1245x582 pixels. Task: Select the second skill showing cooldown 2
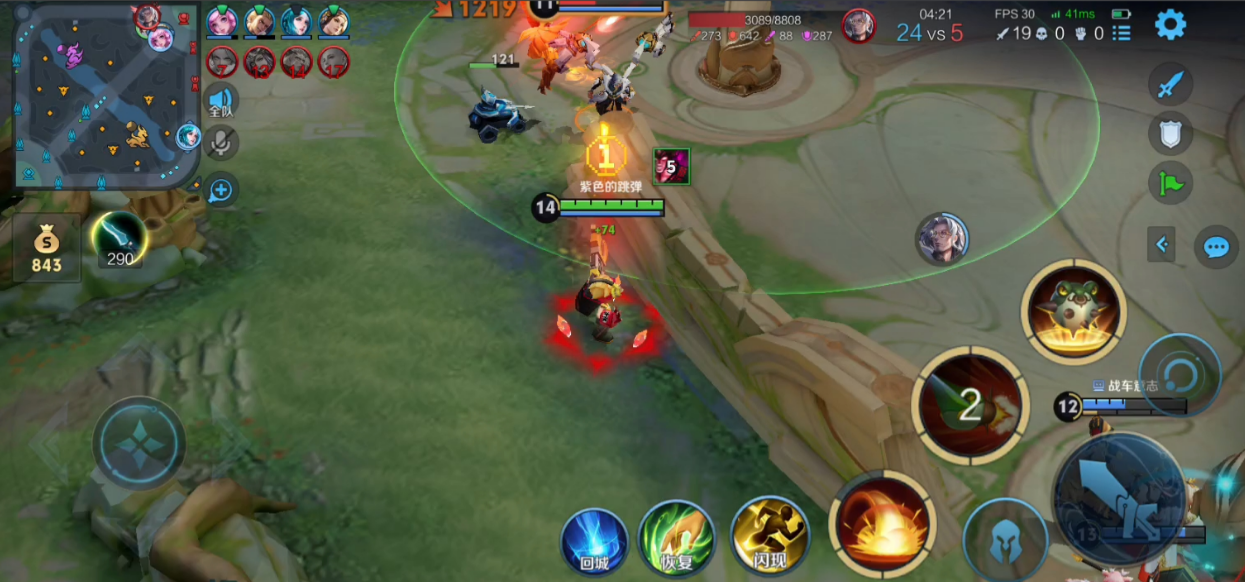tap(969, 403)
